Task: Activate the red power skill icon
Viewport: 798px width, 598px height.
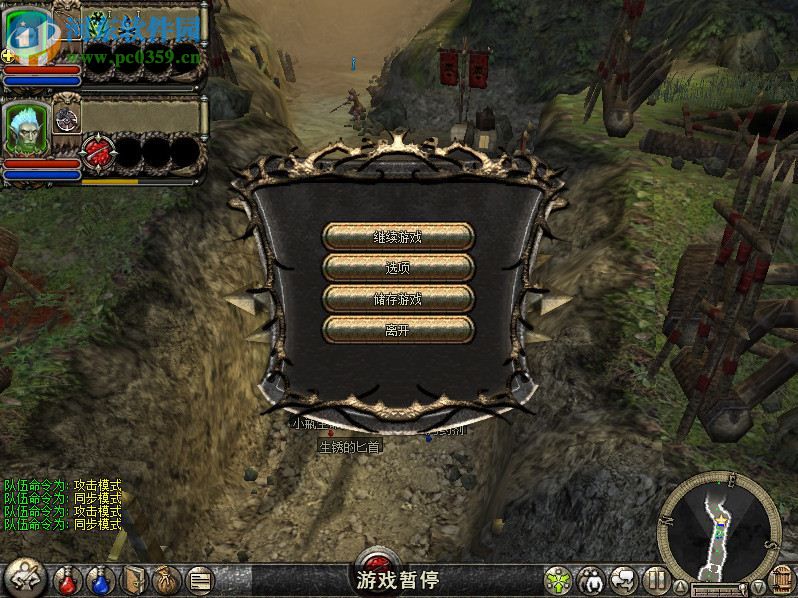Action: (97, 151)
